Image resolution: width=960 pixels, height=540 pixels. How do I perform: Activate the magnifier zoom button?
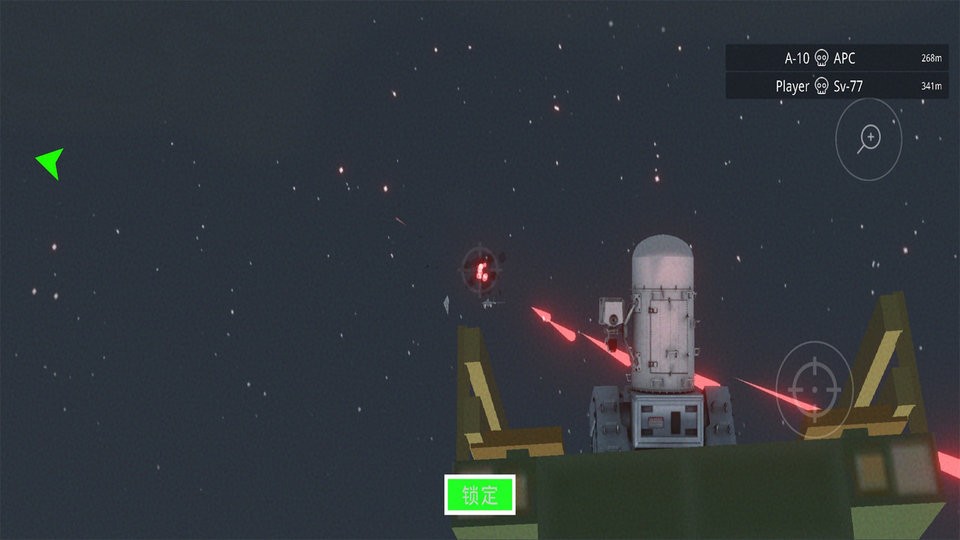(x=869, y=139)
